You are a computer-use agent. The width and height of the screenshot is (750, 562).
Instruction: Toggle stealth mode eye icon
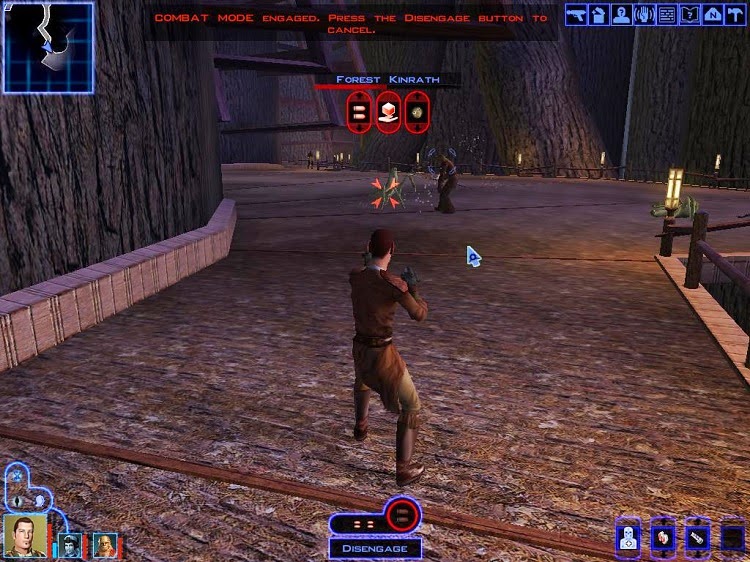18,500
